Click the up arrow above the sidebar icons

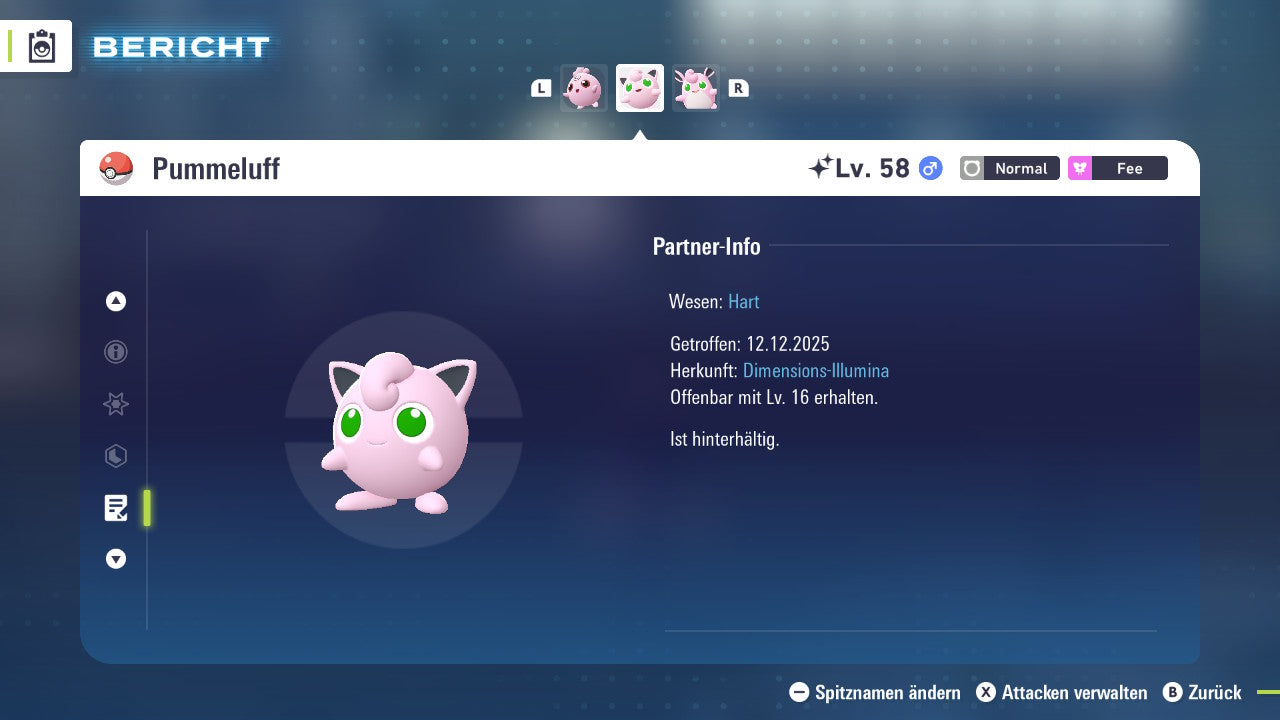pyautogui.click(x=115, y=301)
